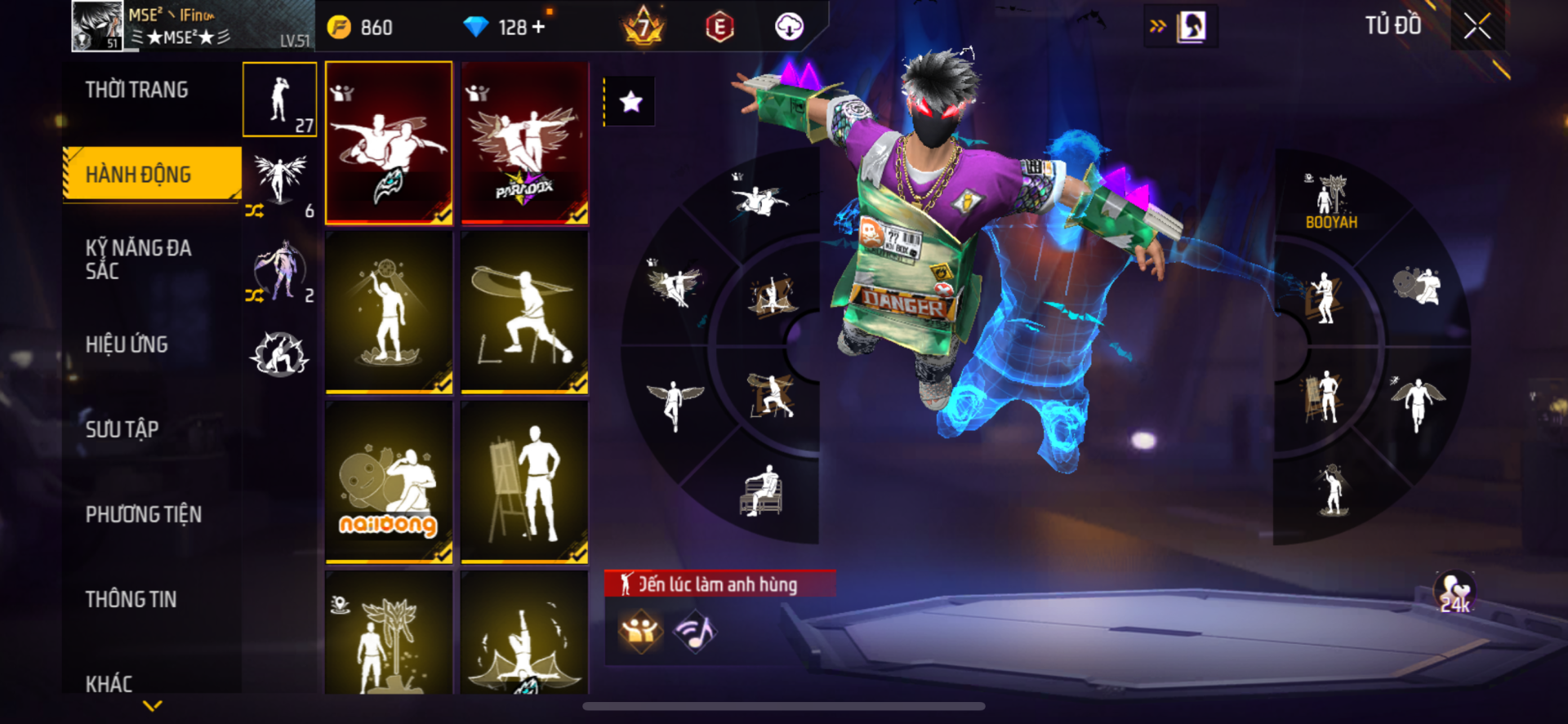Select the Hành Động menu tab

tap(138, 174)
